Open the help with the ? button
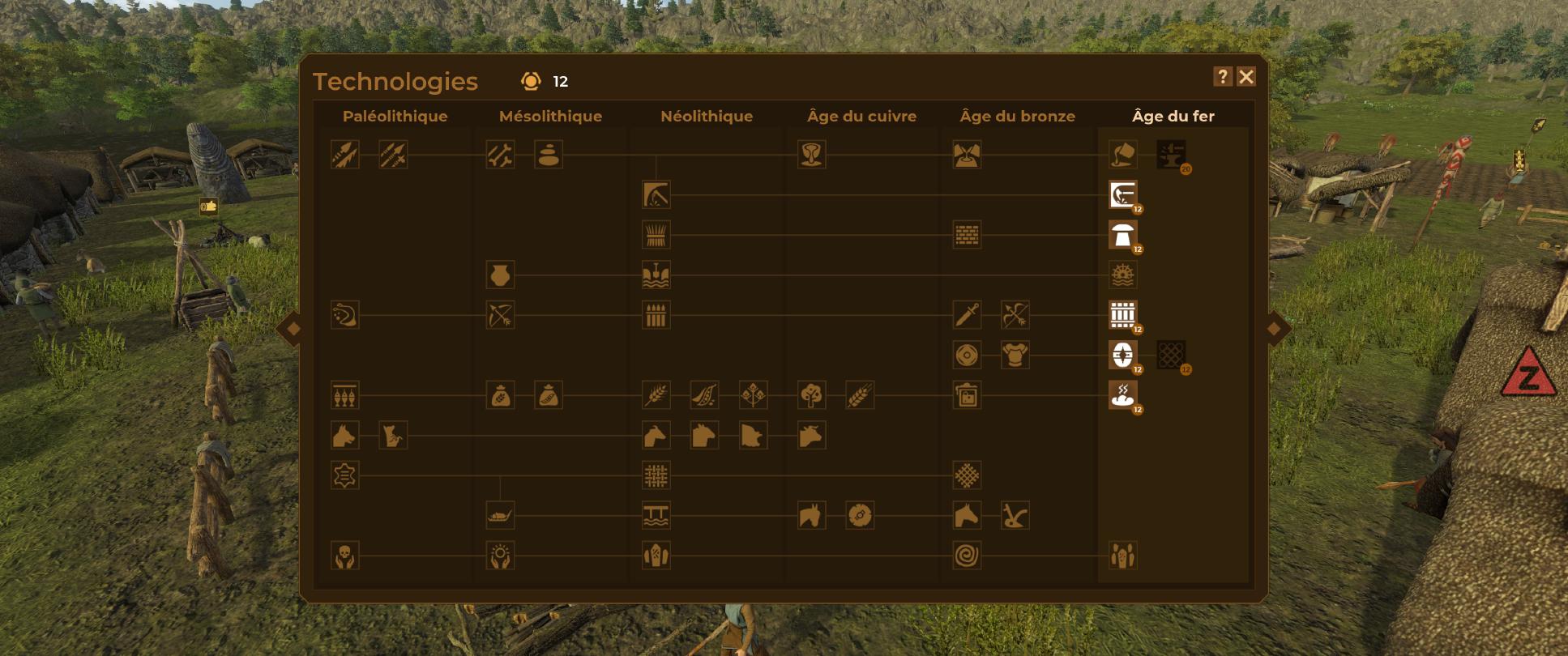The height and width of the screenshot is (656, 1568). 1221,77
